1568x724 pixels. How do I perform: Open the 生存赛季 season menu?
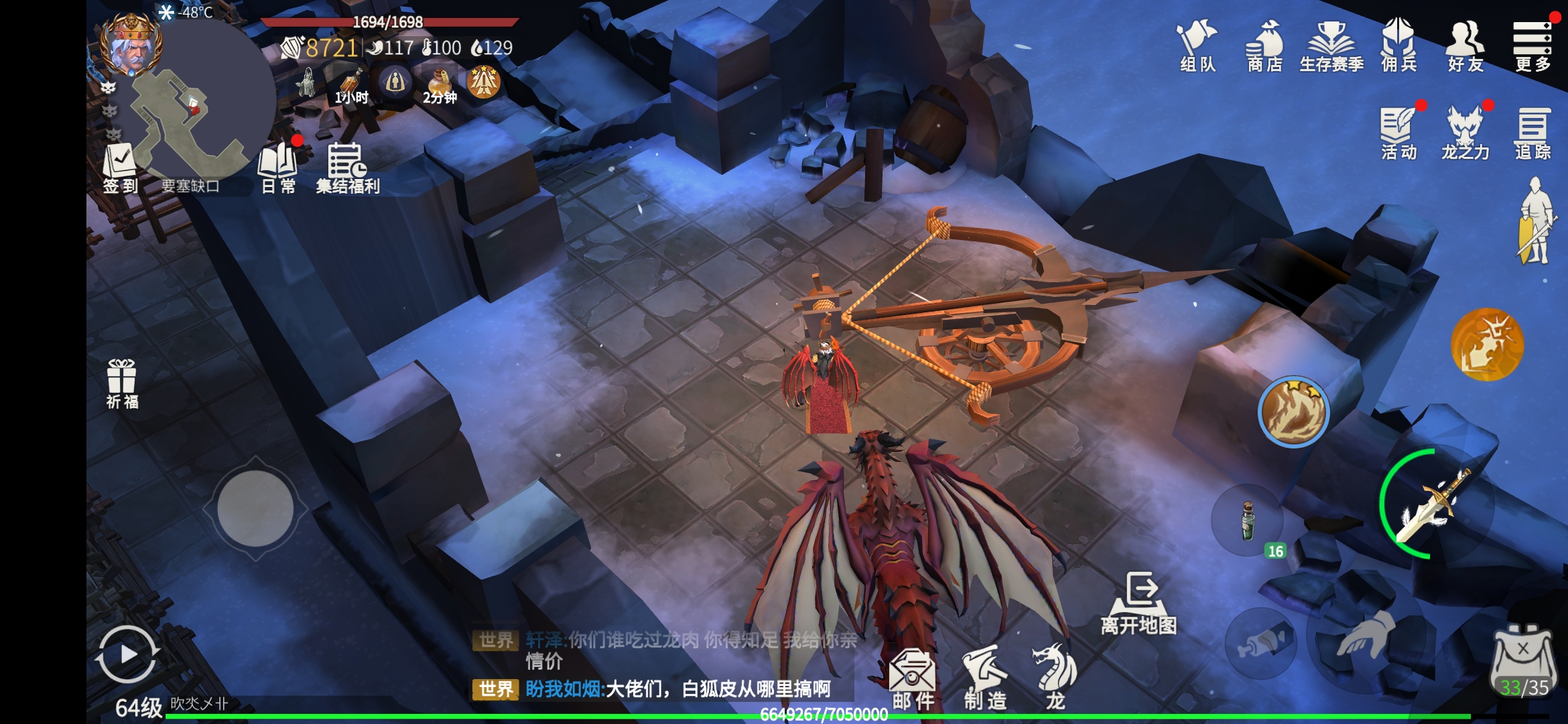(x=1331, y=46)
